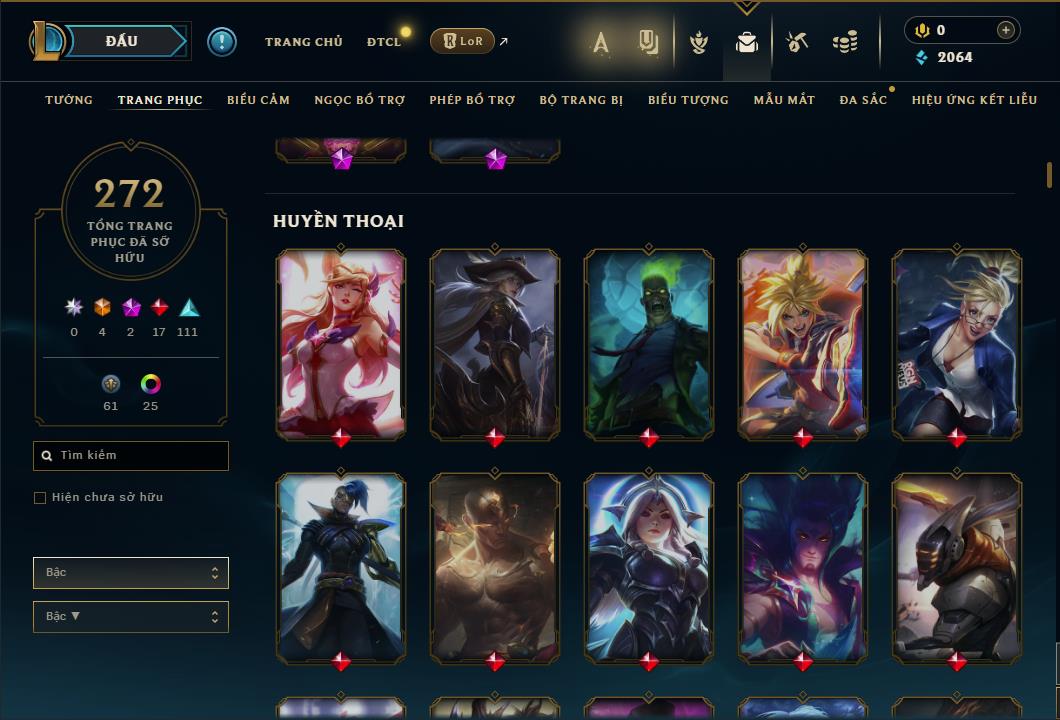Open the exclamation mark alert icon
Viewport: 1060px width, 720px height.
222,42
